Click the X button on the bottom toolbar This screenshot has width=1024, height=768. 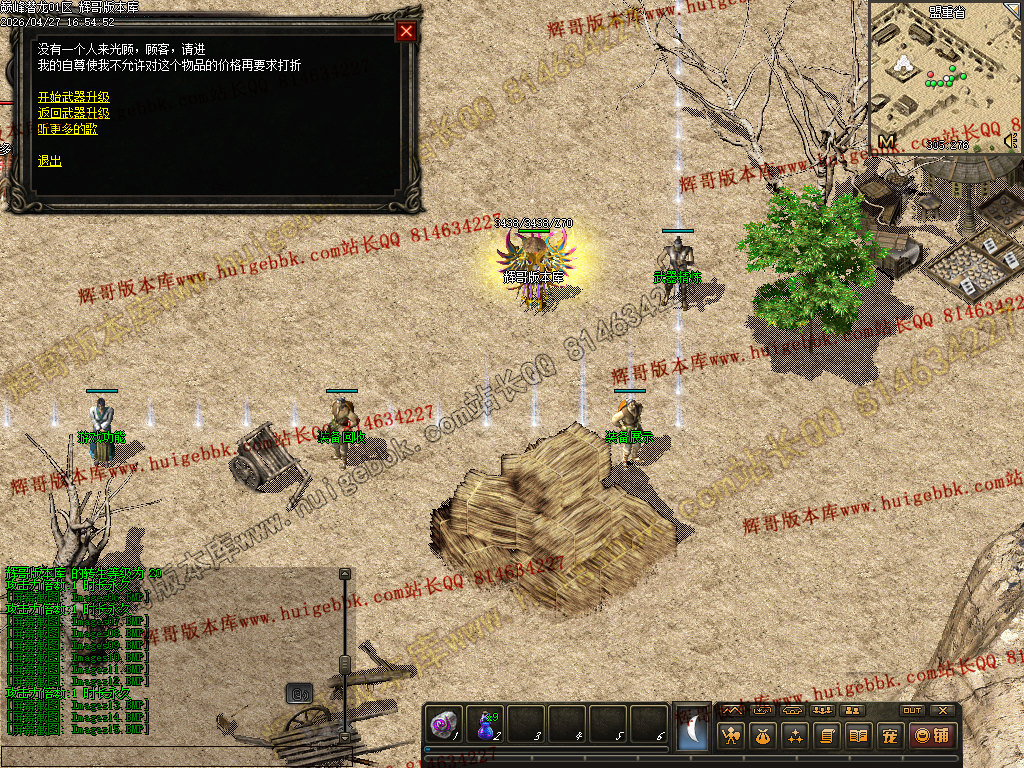pos(943,710)
